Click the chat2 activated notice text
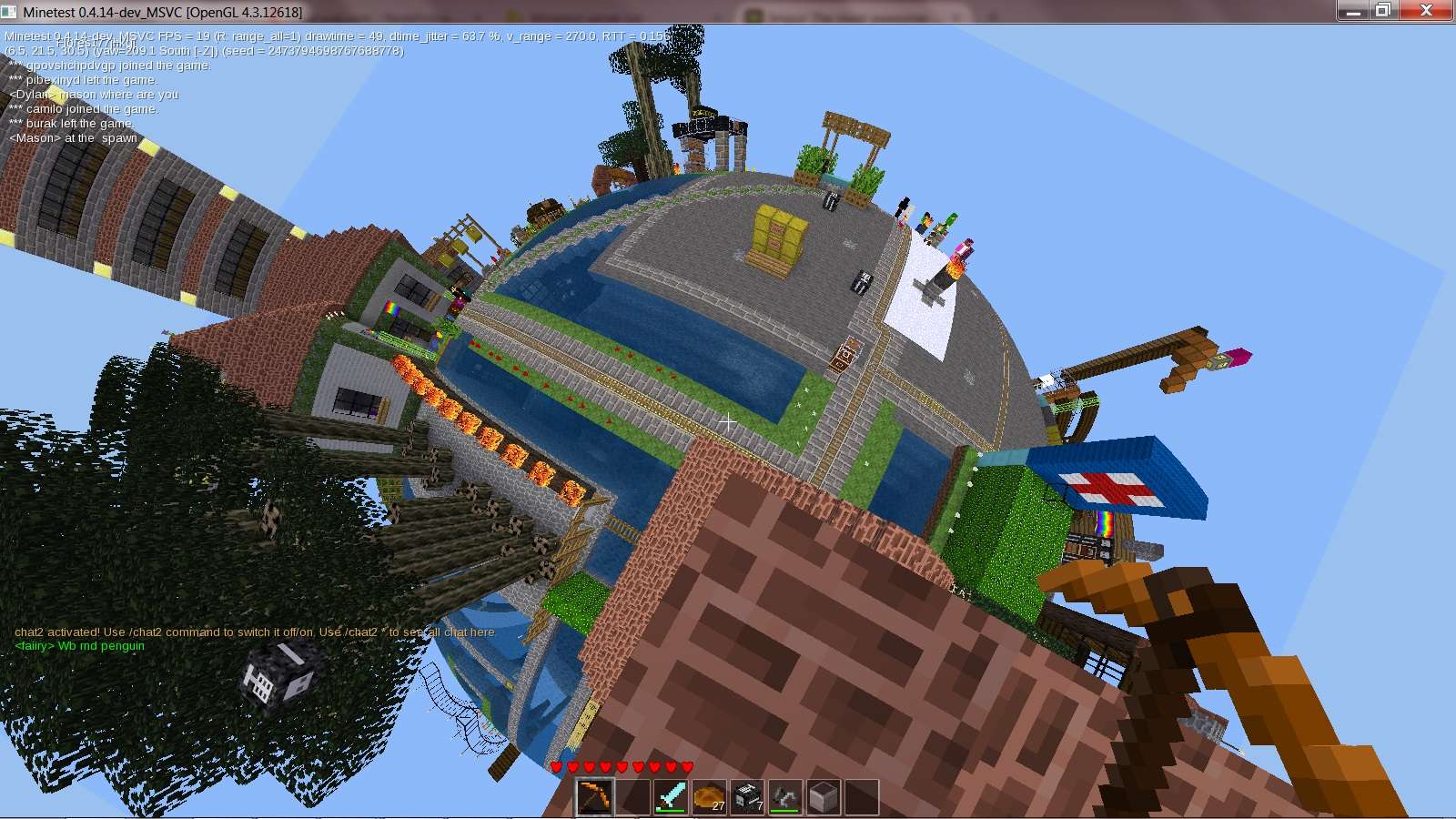The height and width of the screenshot is (819, 1456). [x=255, y=632]
